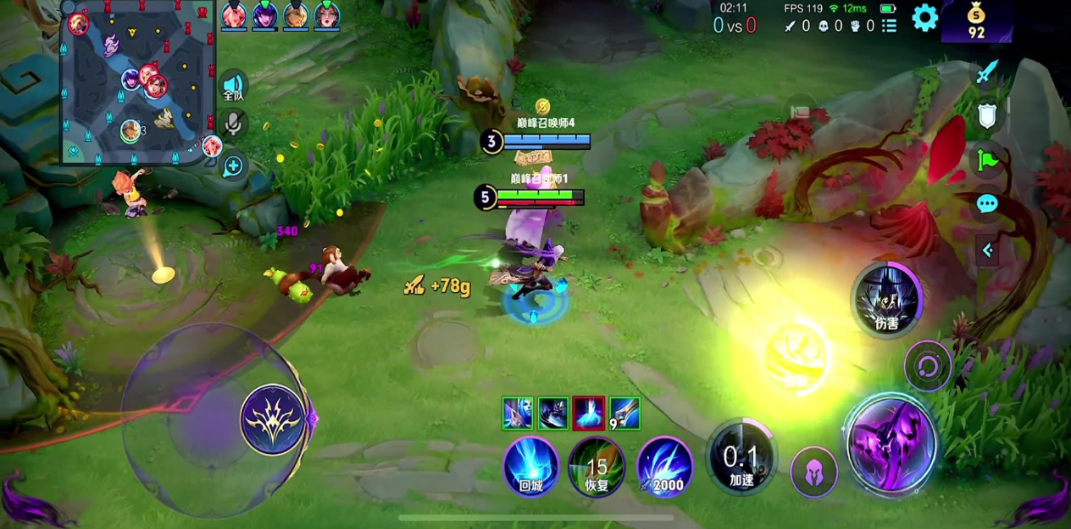Viewport: 1071px width, 529px height.
Task: Use the 恢复 heal ability
Action: [597, 466]
